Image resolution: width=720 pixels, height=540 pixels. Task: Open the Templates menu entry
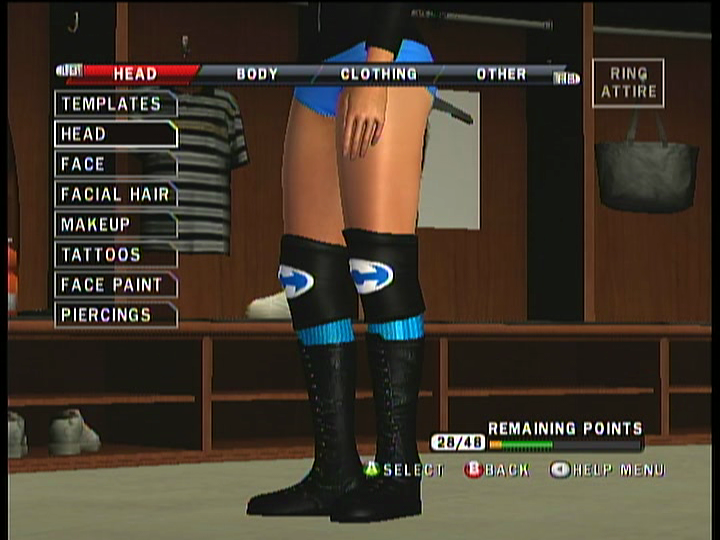(x=115, y=104)
